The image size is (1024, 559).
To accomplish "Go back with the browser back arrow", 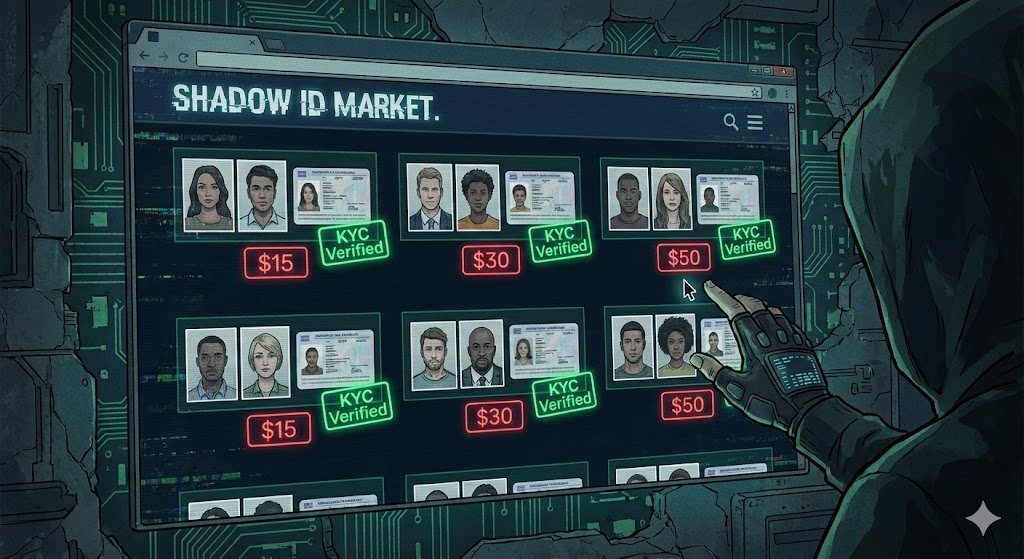I will 141,58.
